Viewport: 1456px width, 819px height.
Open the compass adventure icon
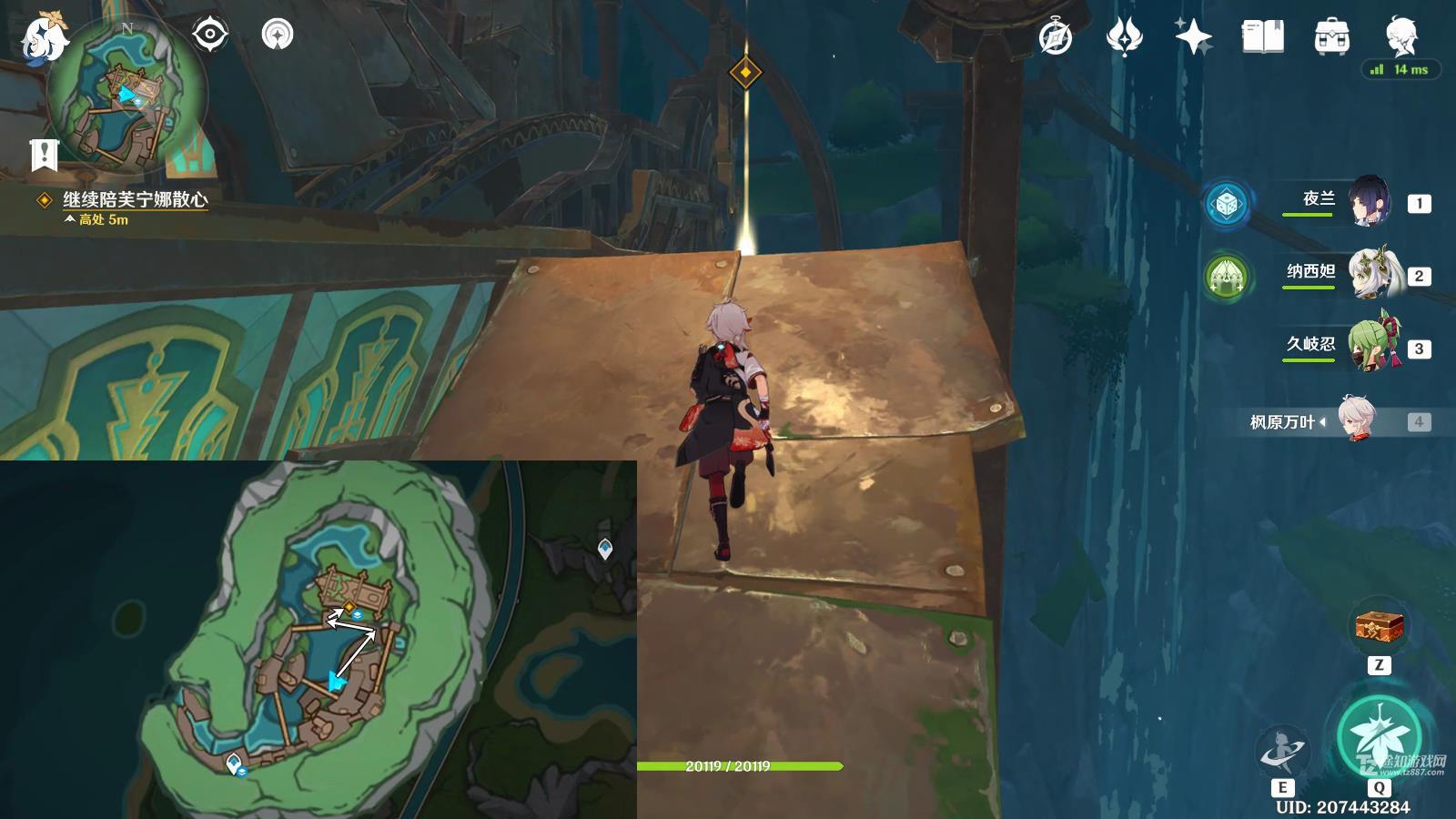click(x=1056, y=37)
